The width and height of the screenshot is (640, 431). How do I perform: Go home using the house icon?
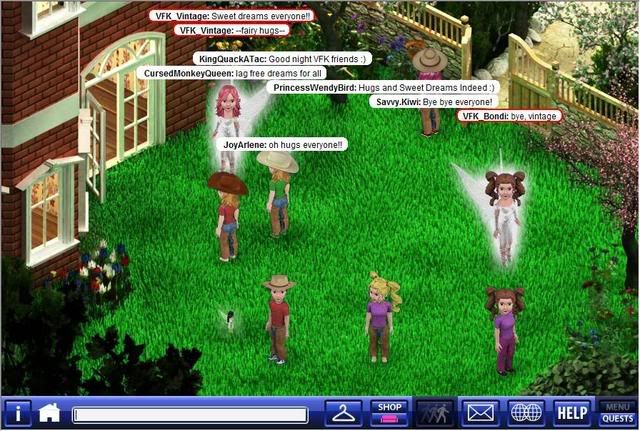pyautogui.click(x=50, y=413)
